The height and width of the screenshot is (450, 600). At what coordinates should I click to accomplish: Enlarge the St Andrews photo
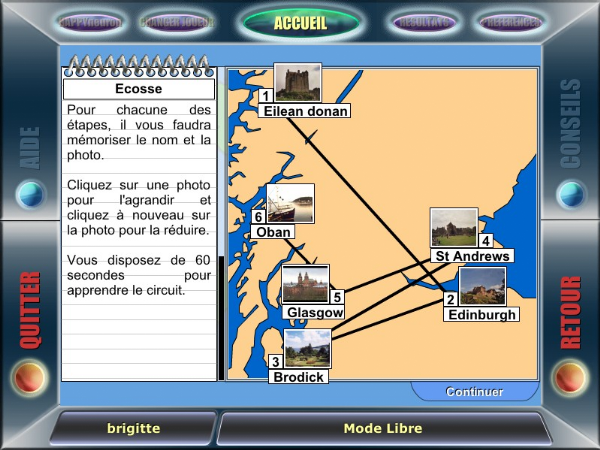[453, 227]
